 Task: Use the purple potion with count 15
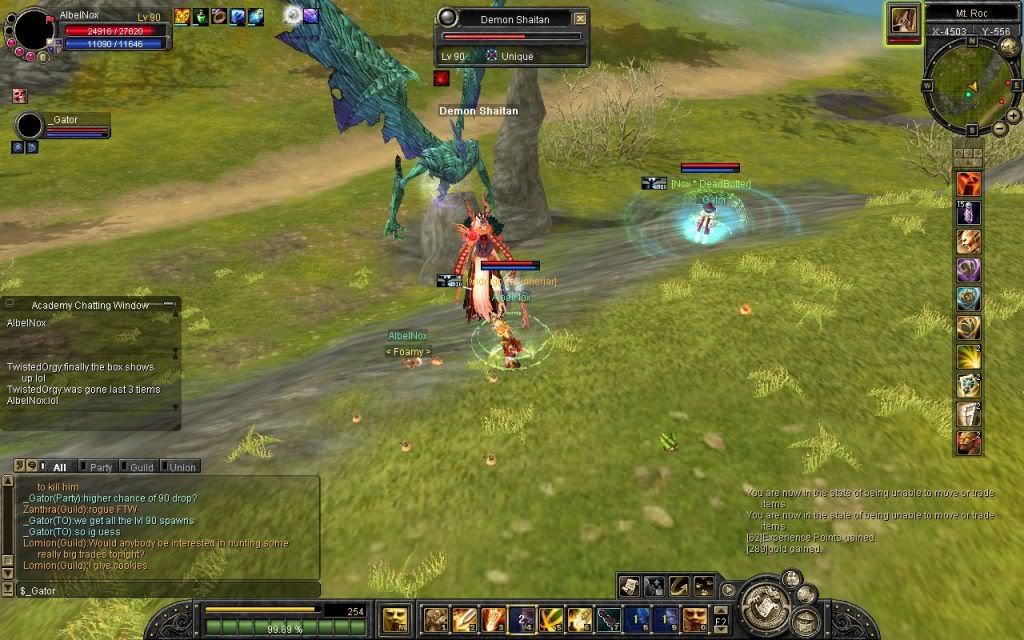[968, 212]
